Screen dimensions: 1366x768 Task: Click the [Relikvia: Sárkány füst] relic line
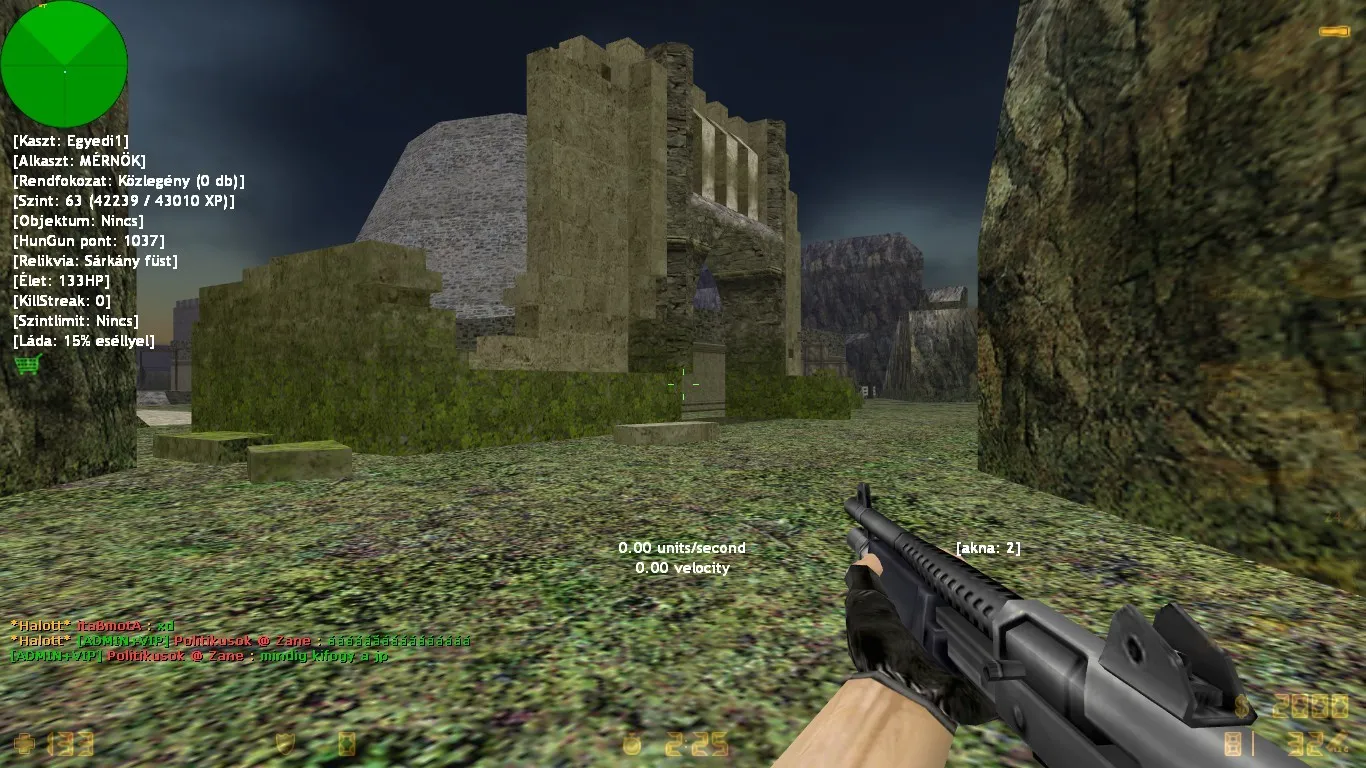point(94,260)
